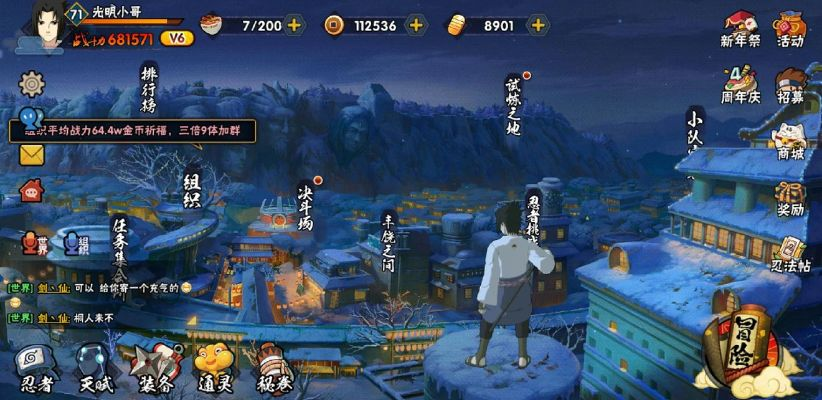The image size is (822, 400).
Task: Add ramen stamina with plus button
Action: [x=294, y=25]
